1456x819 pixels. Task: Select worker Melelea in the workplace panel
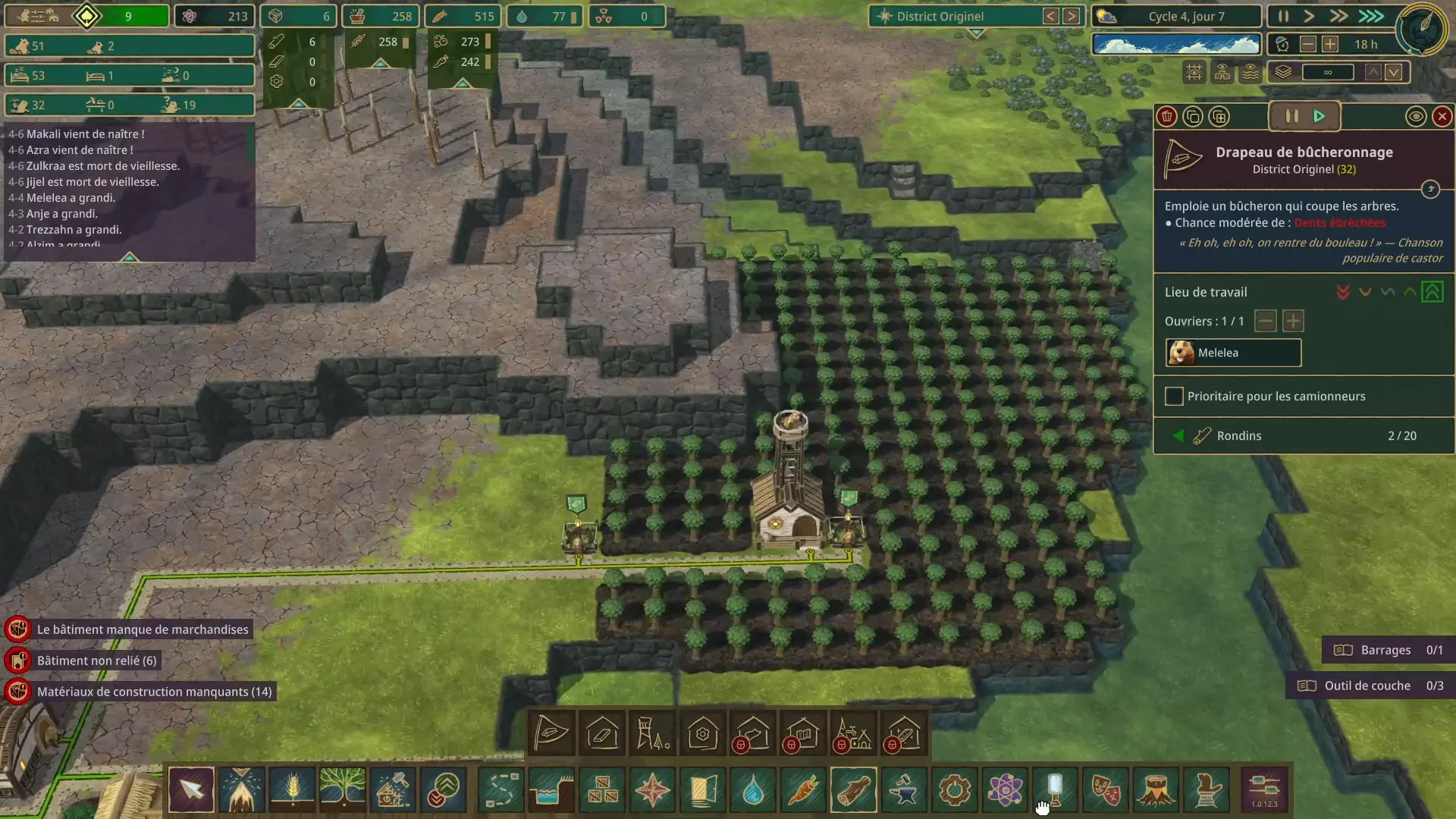(1233, 353)
